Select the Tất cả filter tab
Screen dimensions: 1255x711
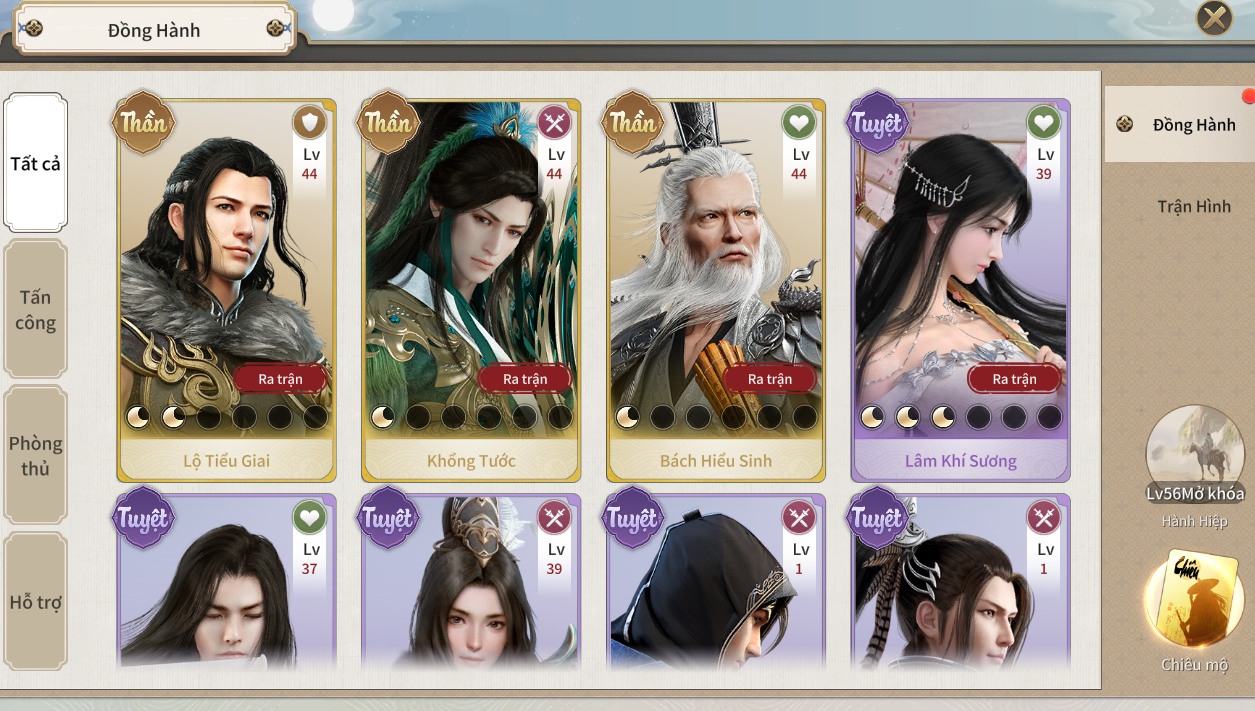pyautogui.click(x=36, y=163)
